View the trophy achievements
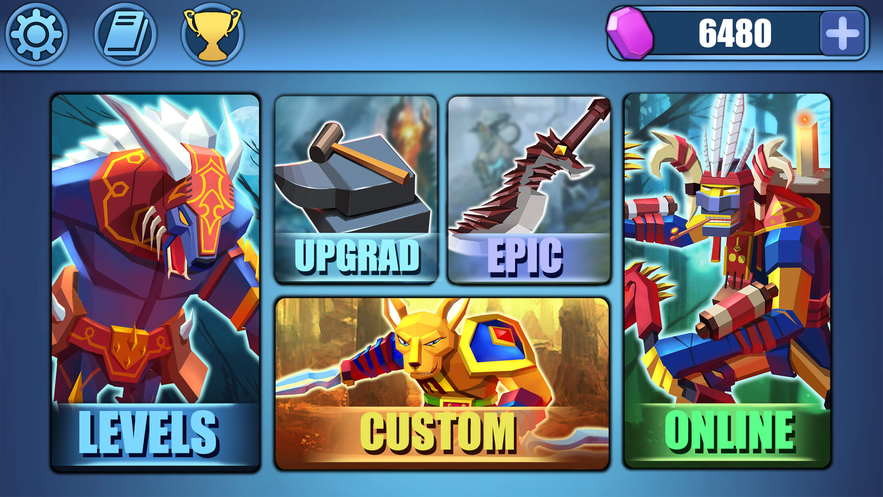The image size is (883, 497). coord(212,34)
